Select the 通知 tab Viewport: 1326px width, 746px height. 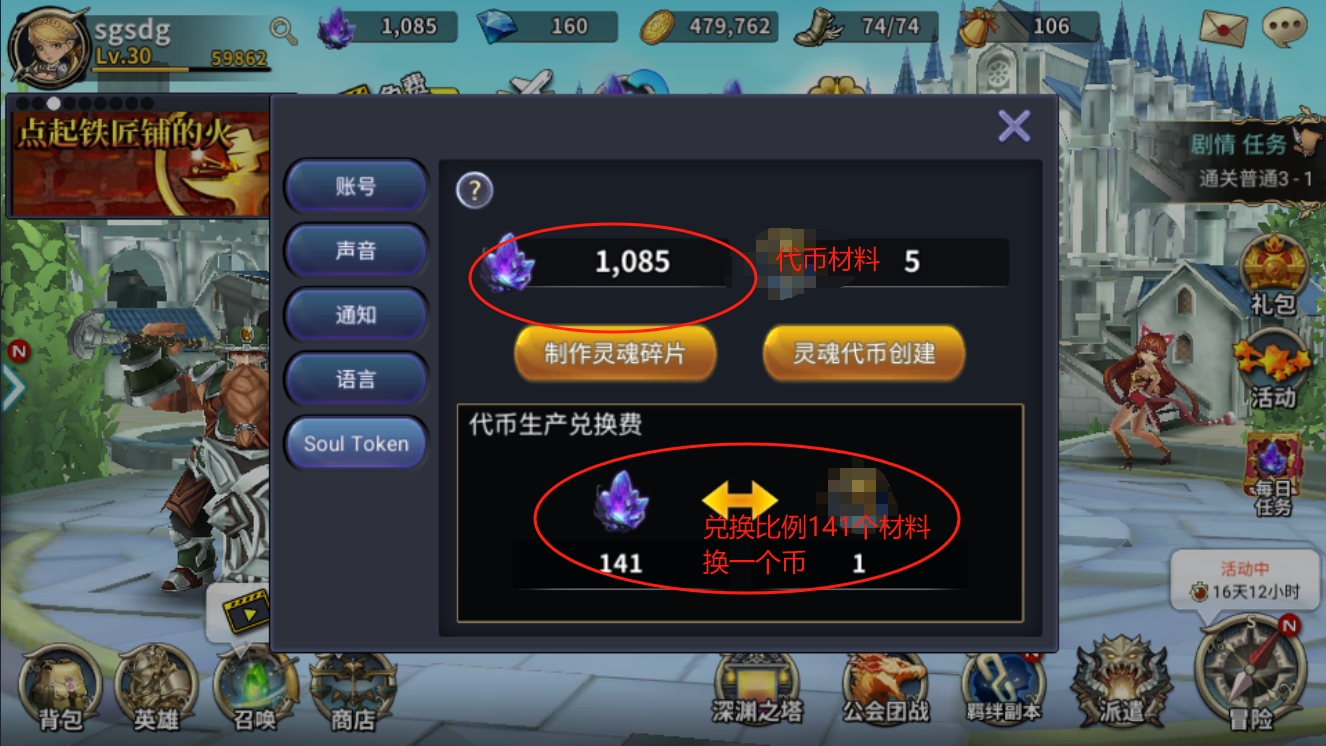coord(356,314)
